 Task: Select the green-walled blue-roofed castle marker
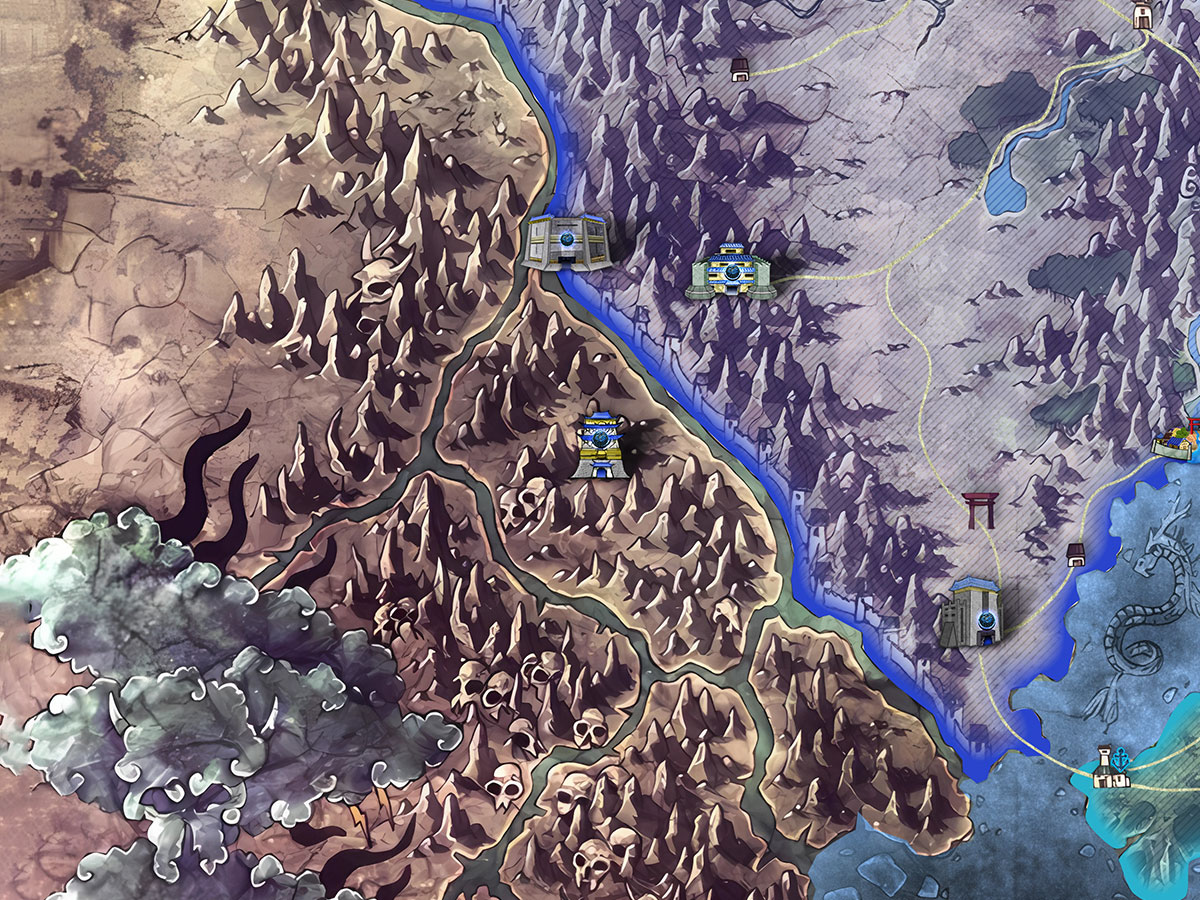click(733, 270)
